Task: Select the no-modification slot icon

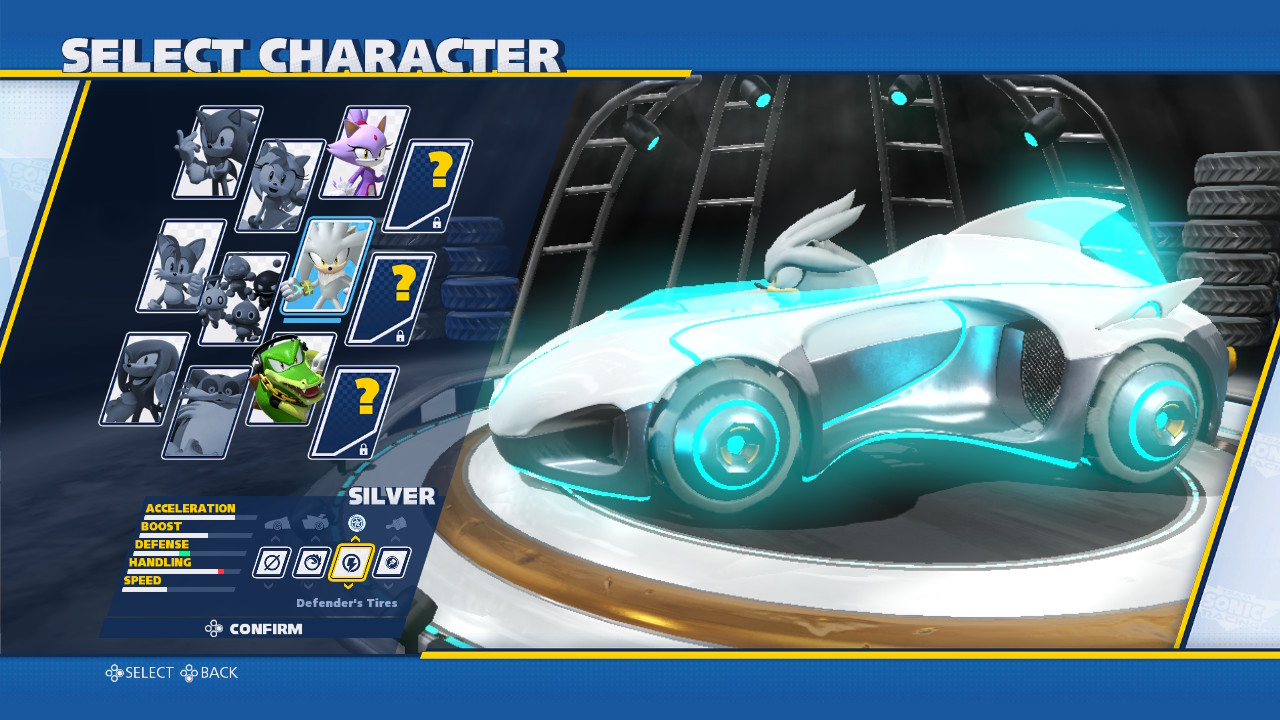Action: 272,562
